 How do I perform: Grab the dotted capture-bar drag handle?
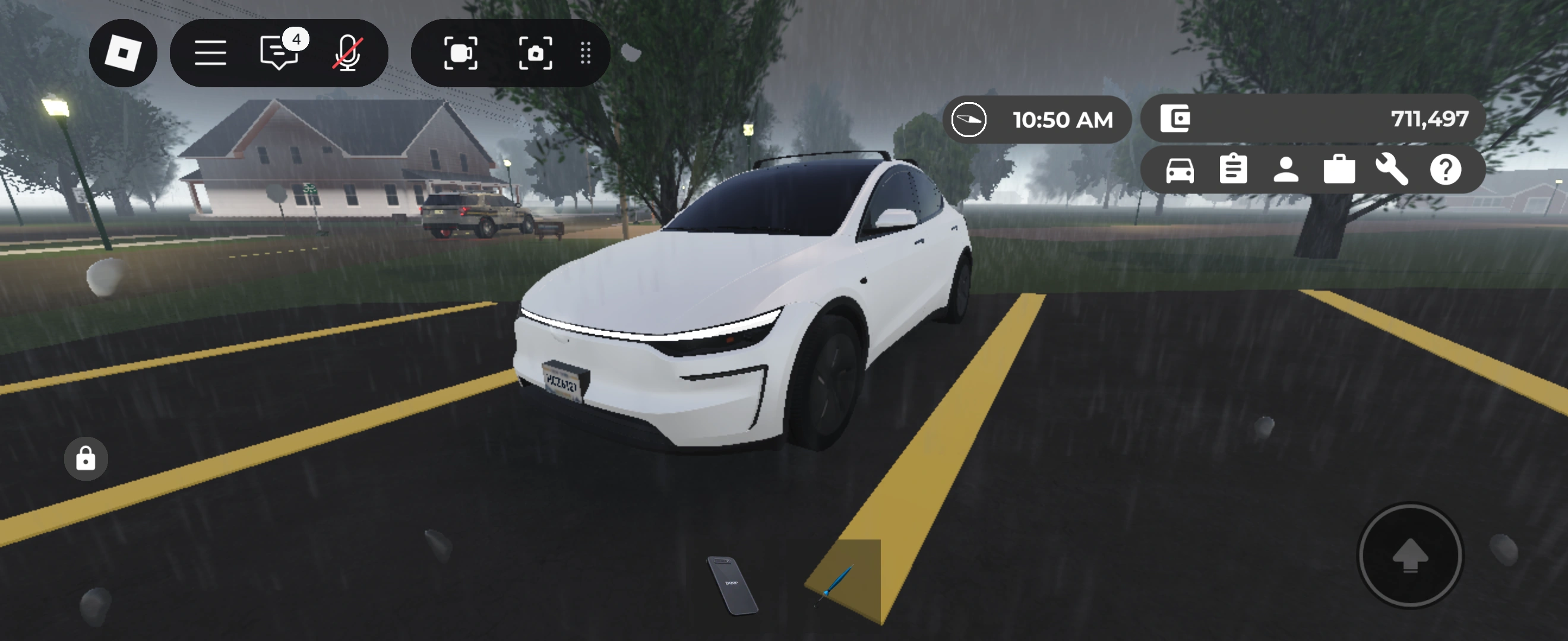pyautogui.click(x=585, y=53)
